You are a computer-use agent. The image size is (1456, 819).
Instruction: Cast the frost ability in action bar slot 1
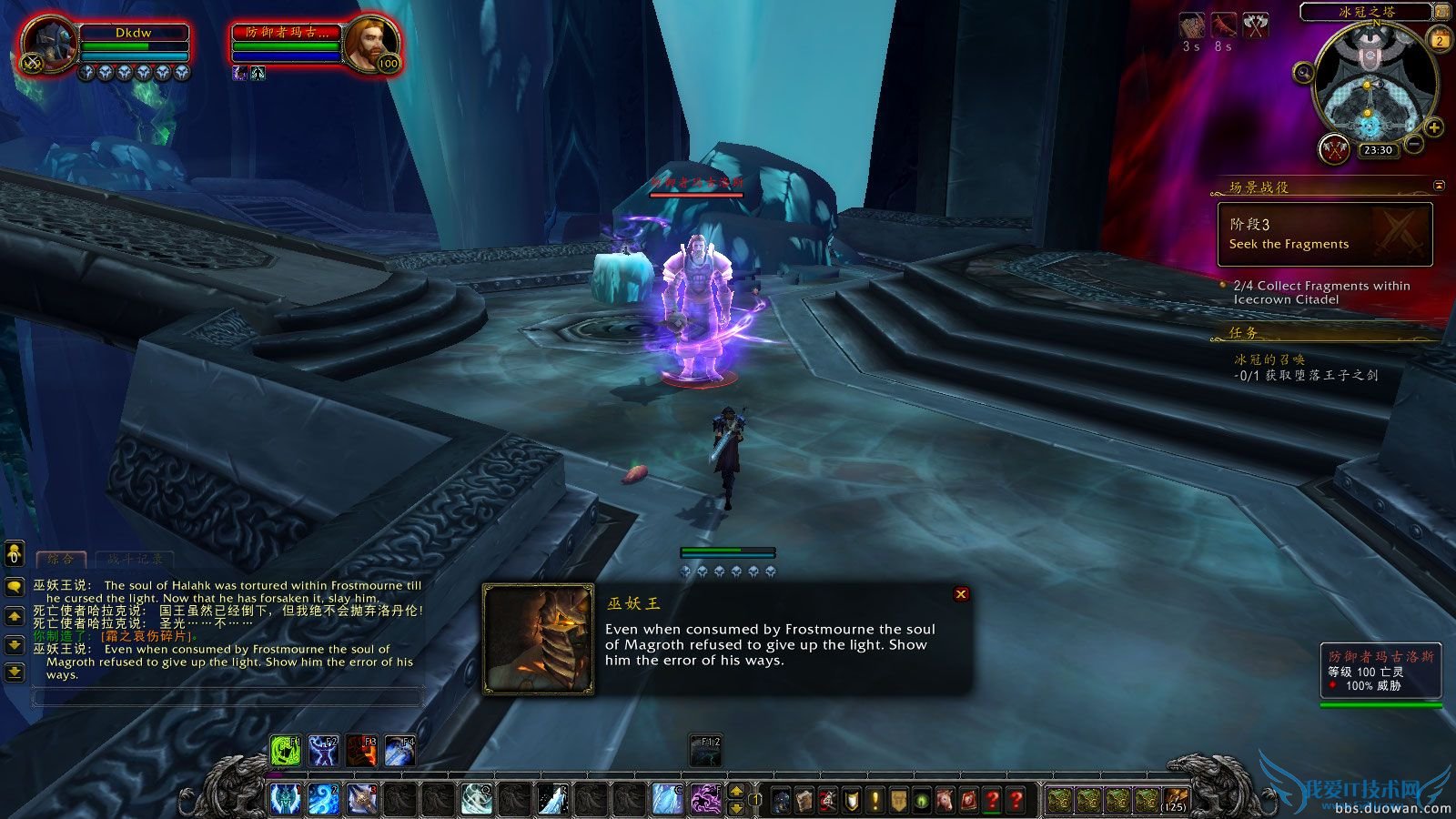pos(286,797)
